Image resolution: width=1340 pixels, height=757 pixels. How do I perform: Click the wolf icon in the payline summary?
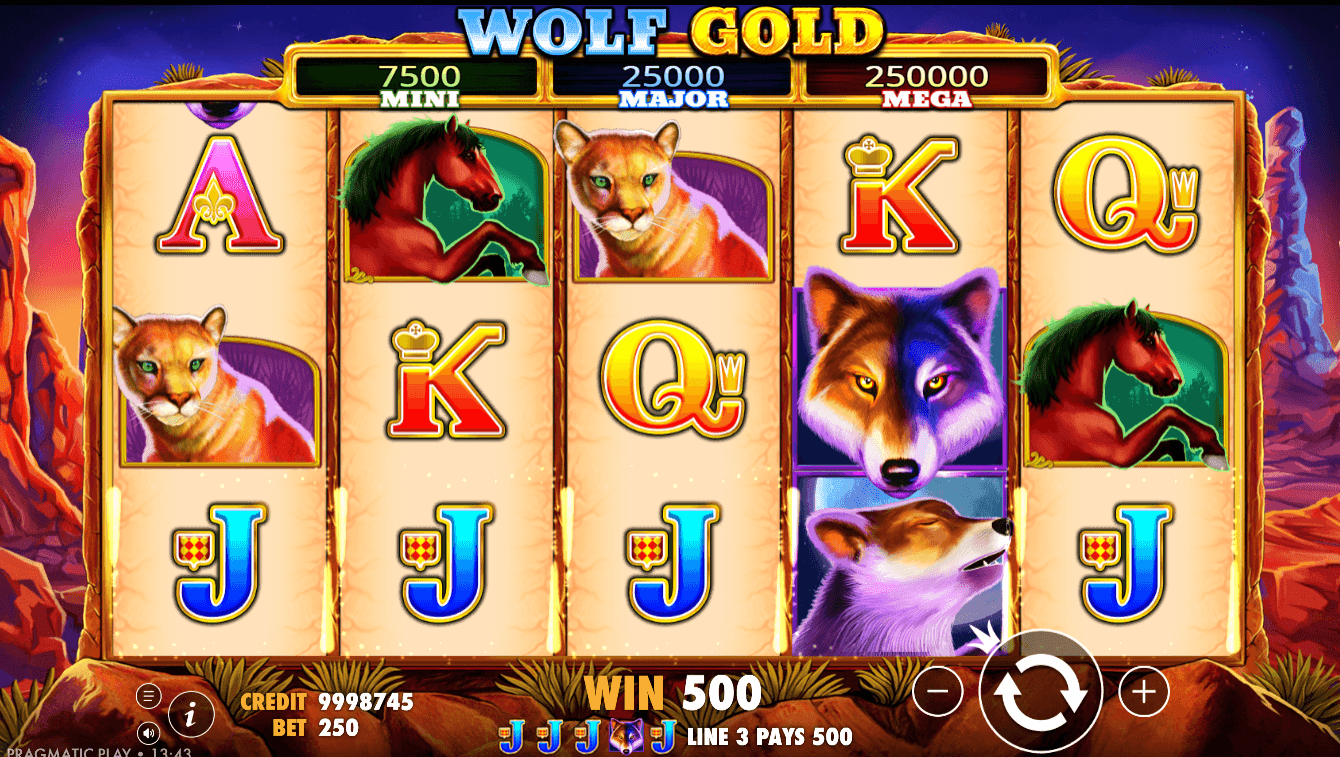(x=626, y=736)
